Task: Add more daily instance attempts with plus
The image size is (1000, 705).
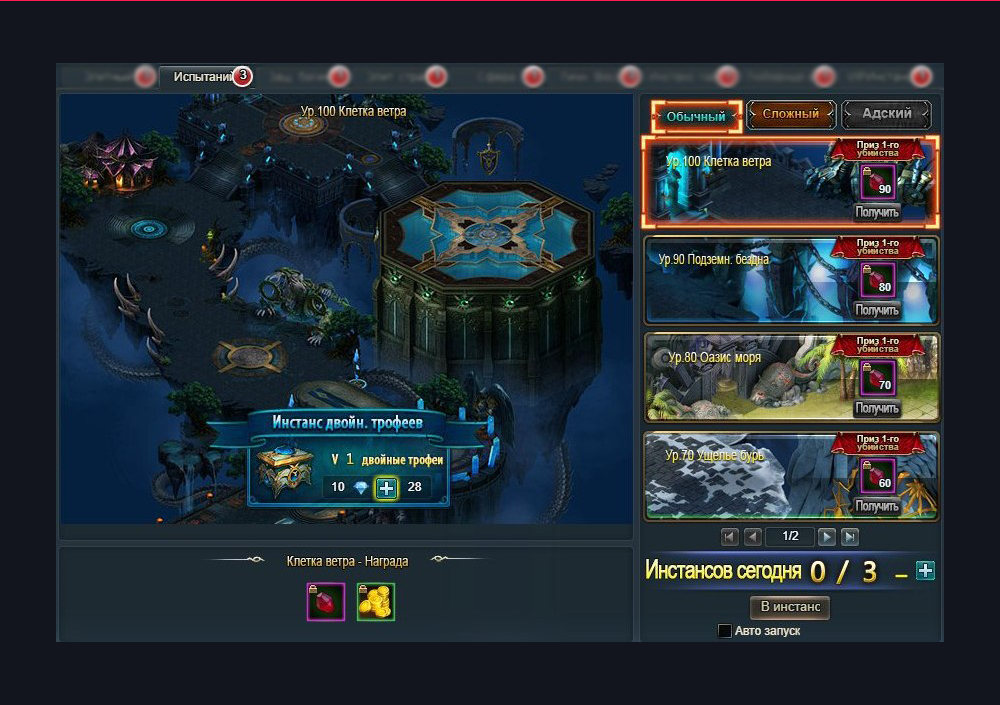Action: point(926,571)
